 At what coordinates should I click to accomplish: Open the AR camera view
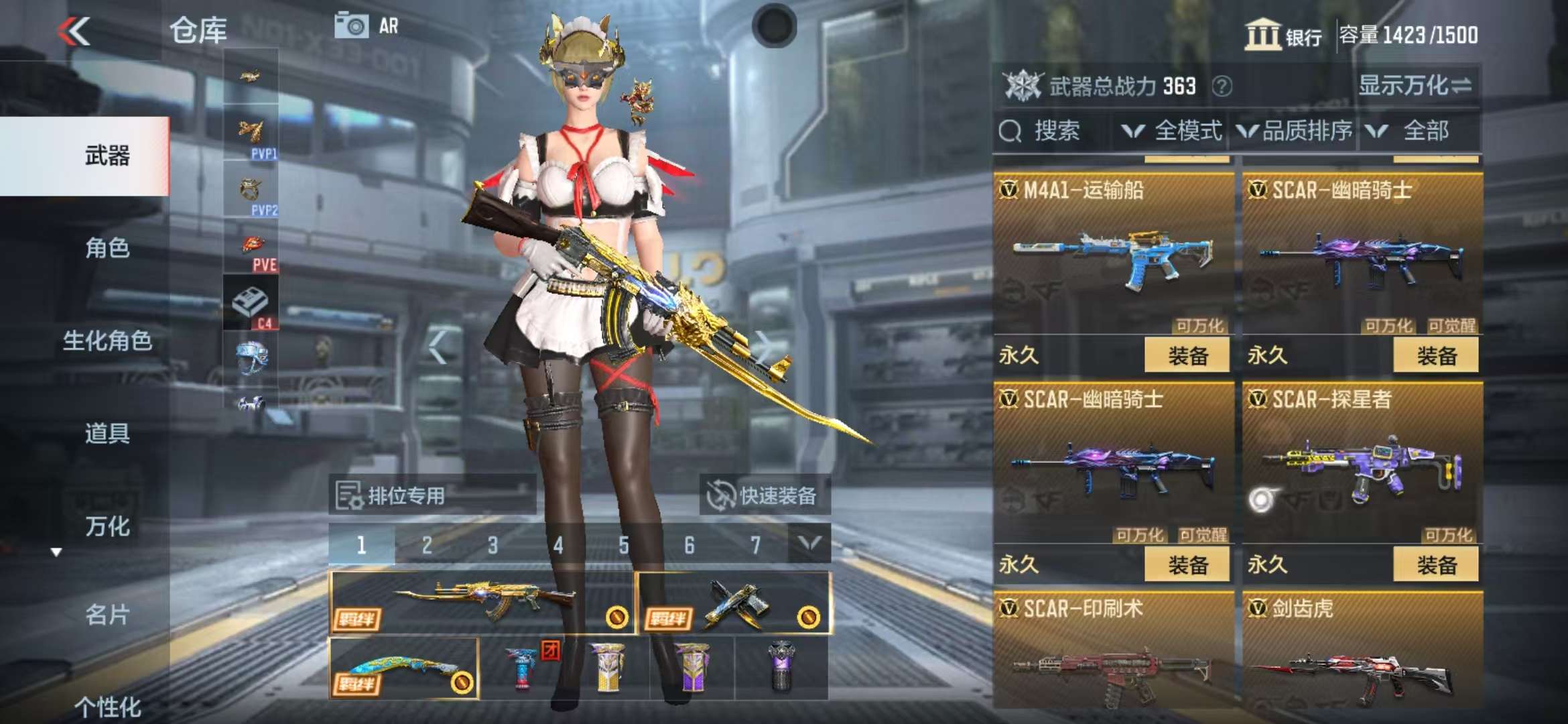367,26
